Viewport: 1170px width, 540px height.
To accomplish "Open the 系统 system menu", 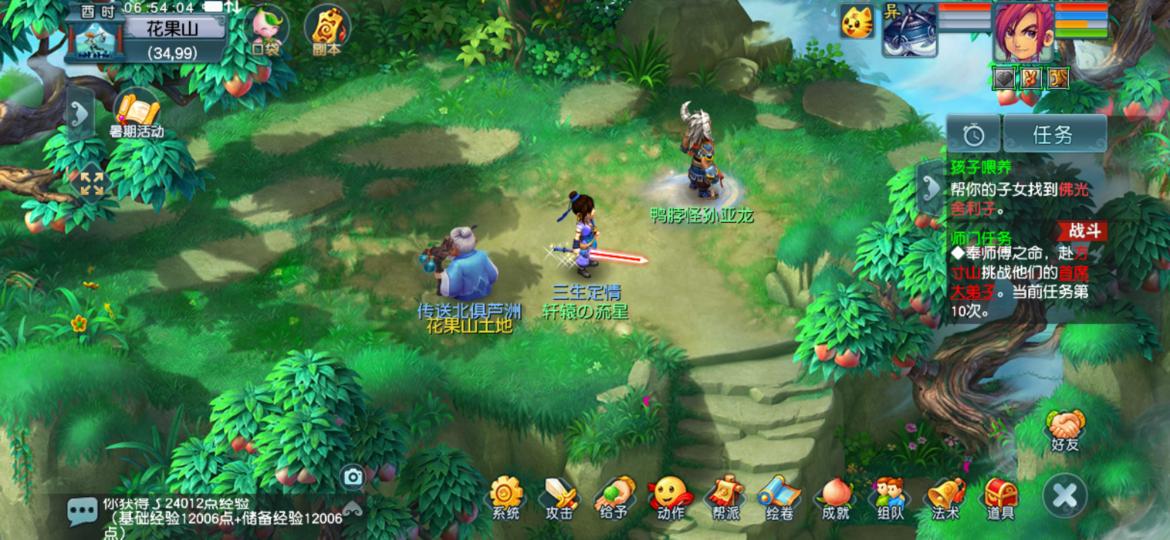I will 506,495.
